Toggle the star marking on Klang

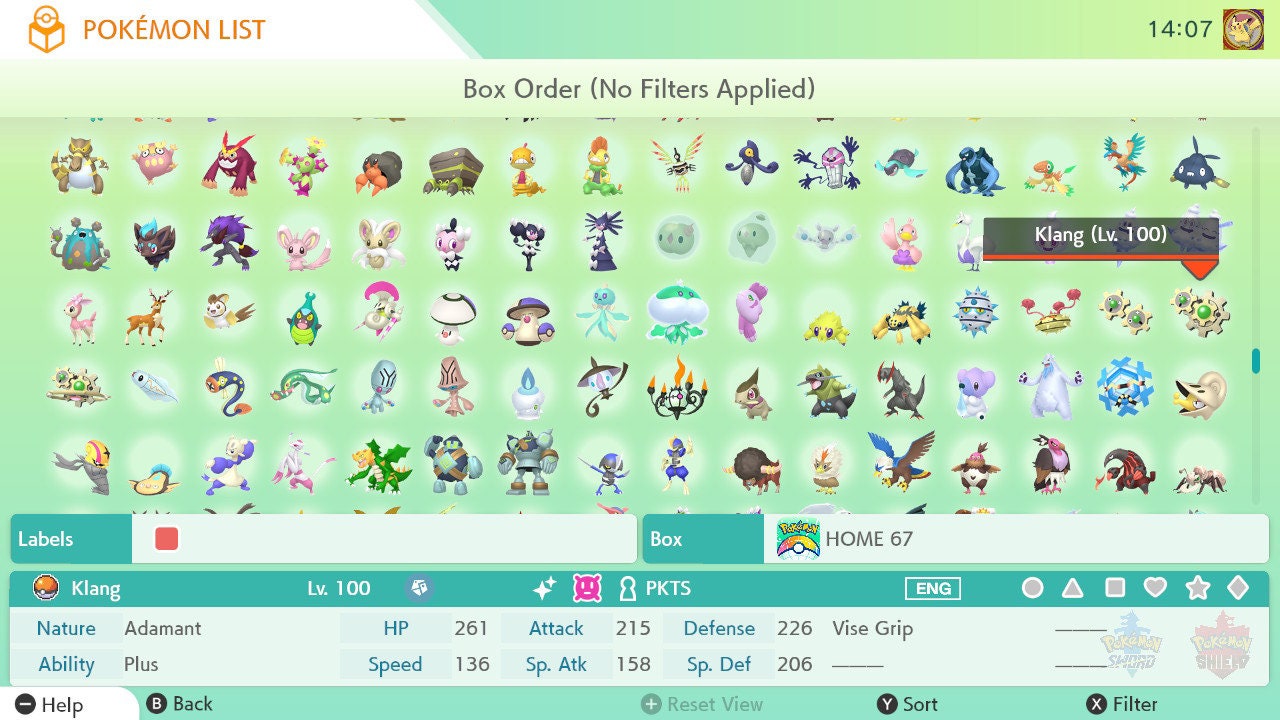tap(1197, 588)
